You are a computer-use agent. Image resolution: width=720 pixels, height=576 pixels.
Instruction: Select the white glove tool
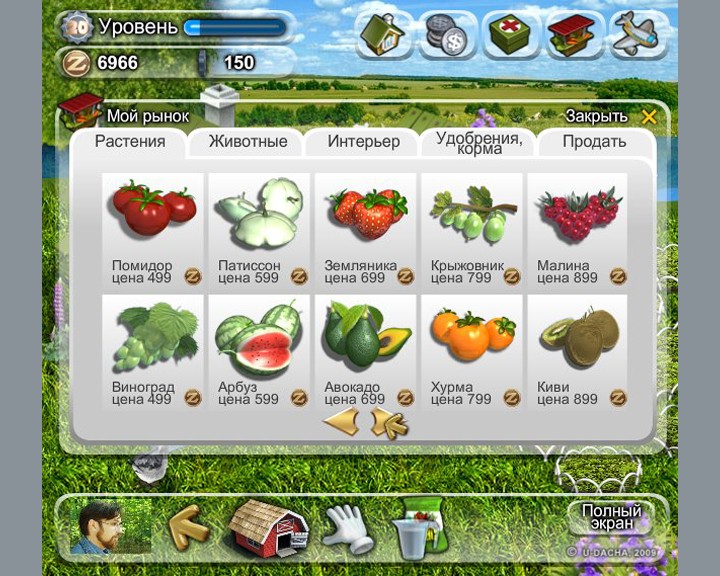345,527
